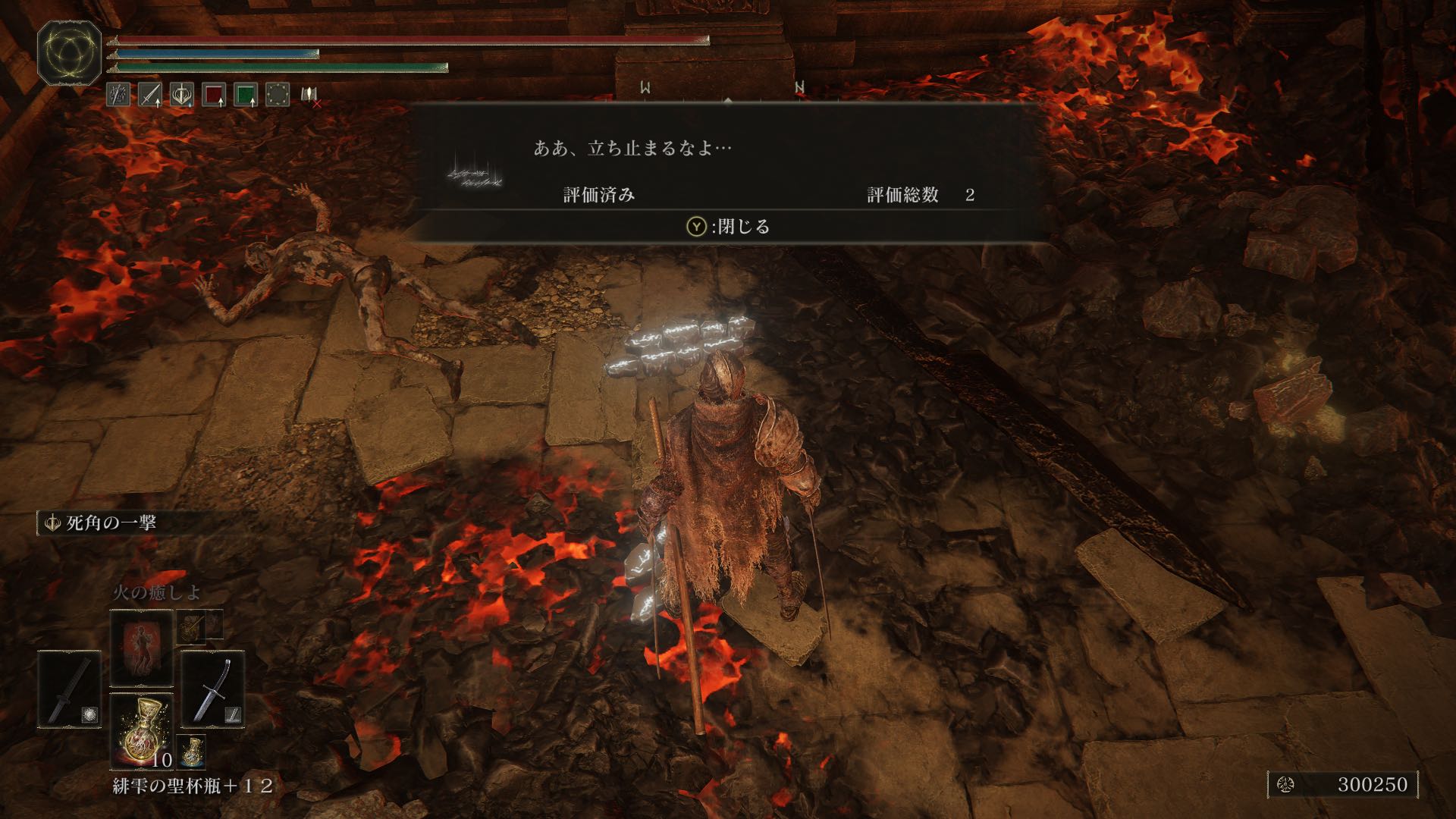Screen dimensions: 1456x819
Task: Click the dotted ring status icon
Action: (278, 95)
